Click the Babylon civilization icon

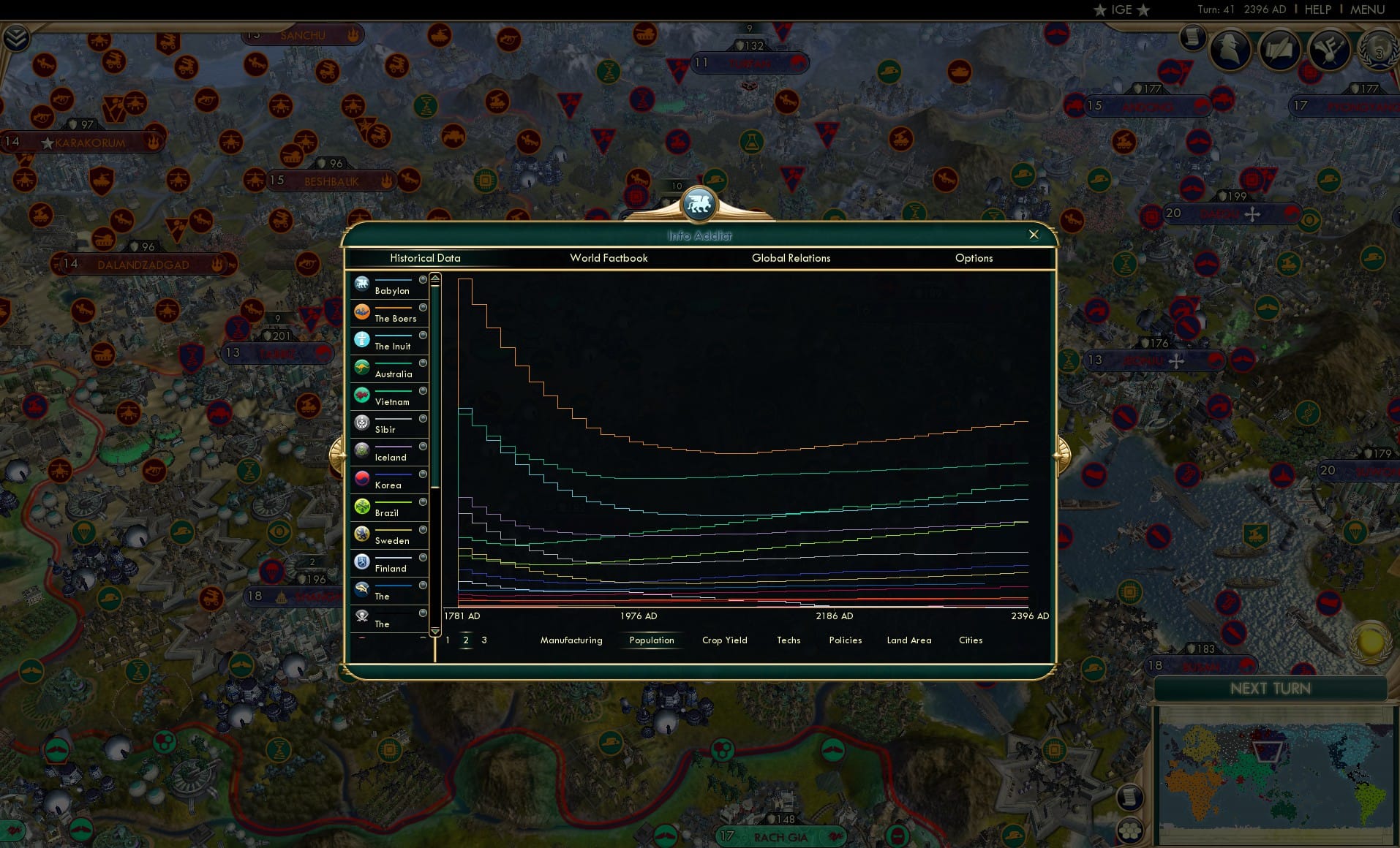point(362,283)
